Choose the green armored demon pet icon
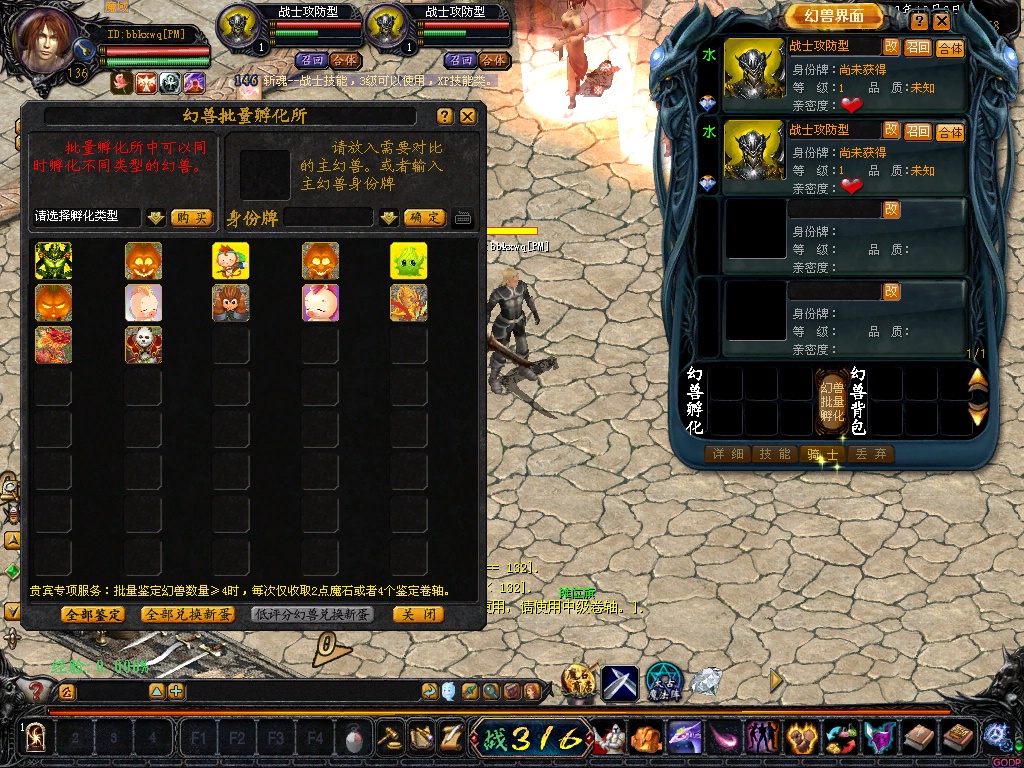 54,261
